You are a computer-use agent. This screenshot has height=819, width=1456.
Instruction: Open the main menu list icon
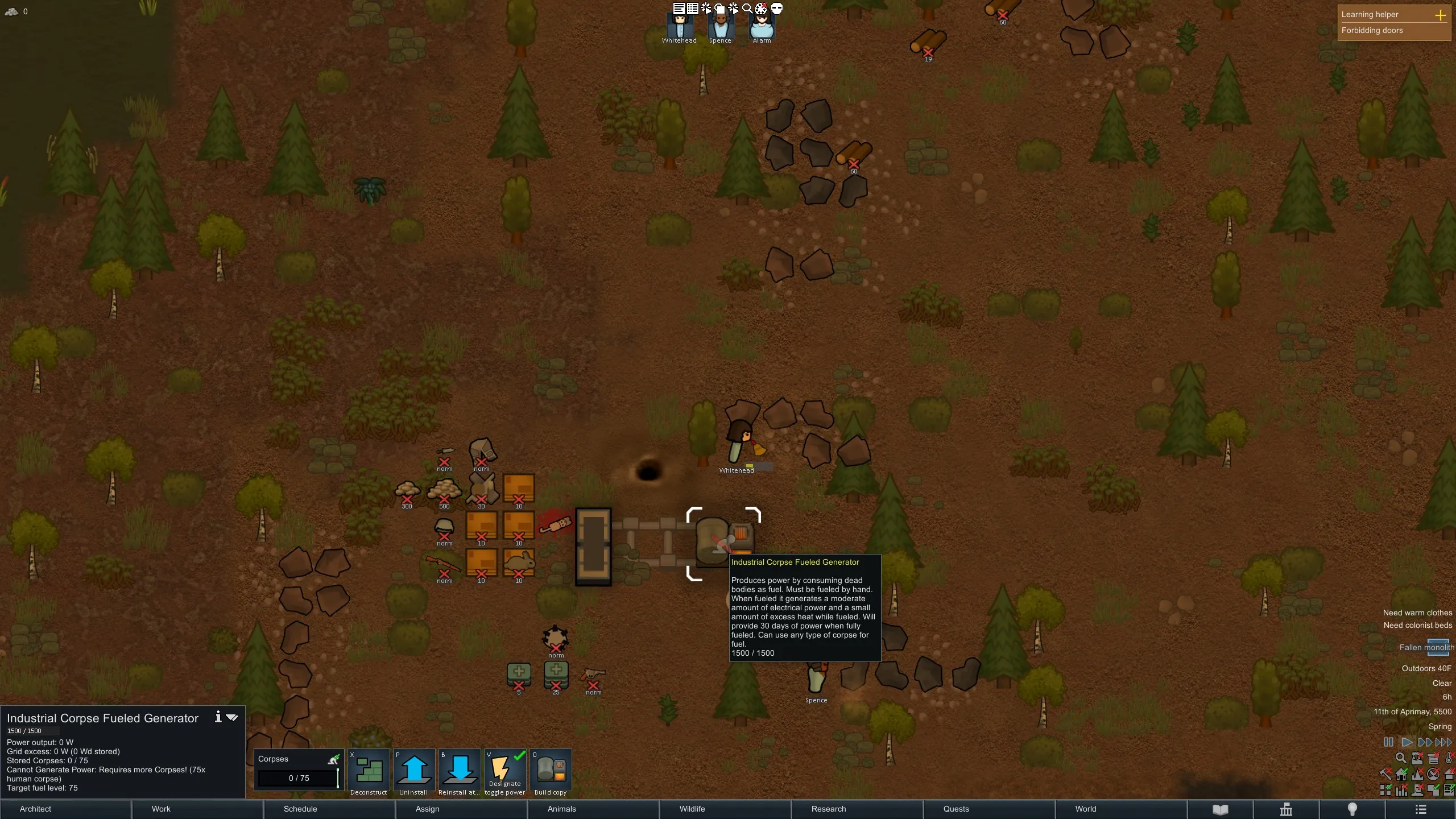1421,809
